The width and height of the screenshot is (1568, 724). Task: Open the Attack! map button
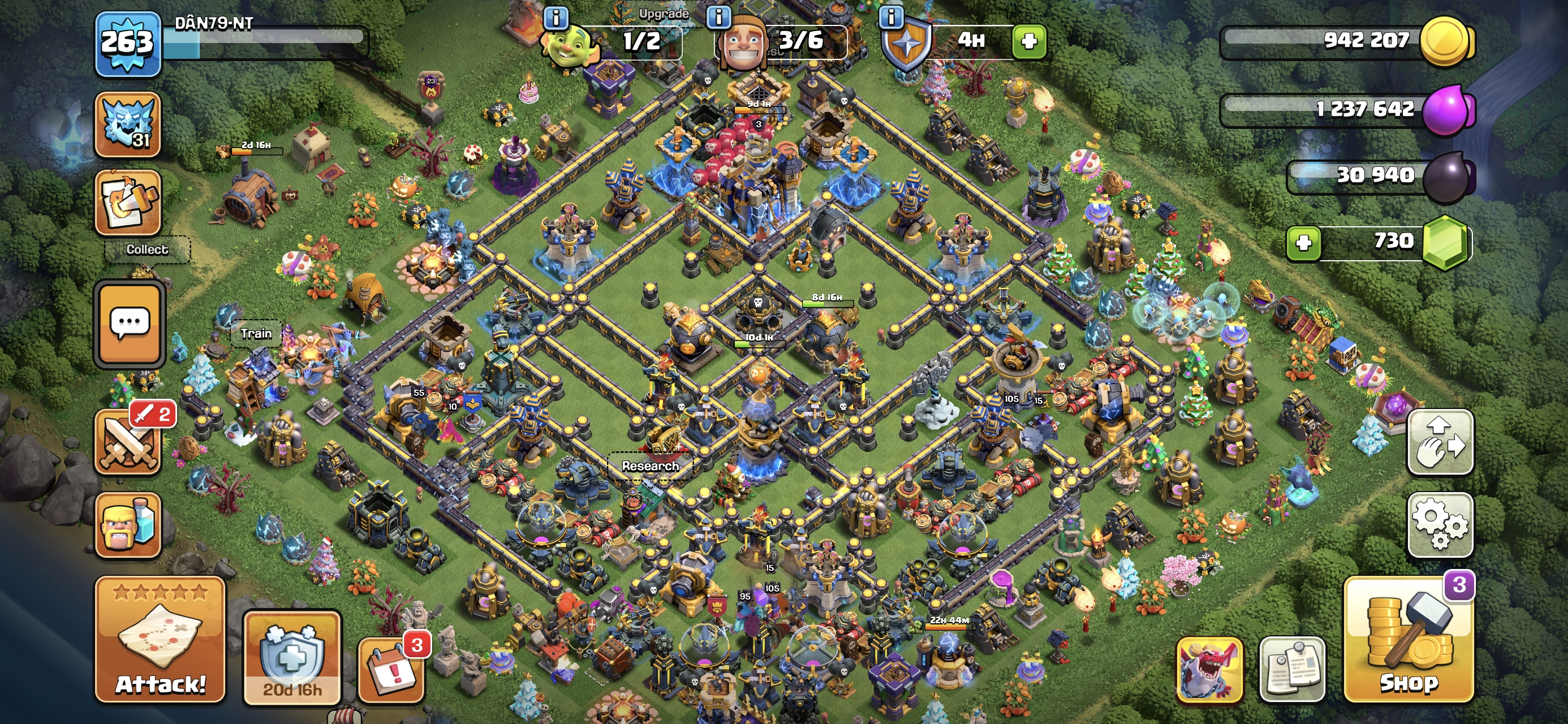pos(160,639)
